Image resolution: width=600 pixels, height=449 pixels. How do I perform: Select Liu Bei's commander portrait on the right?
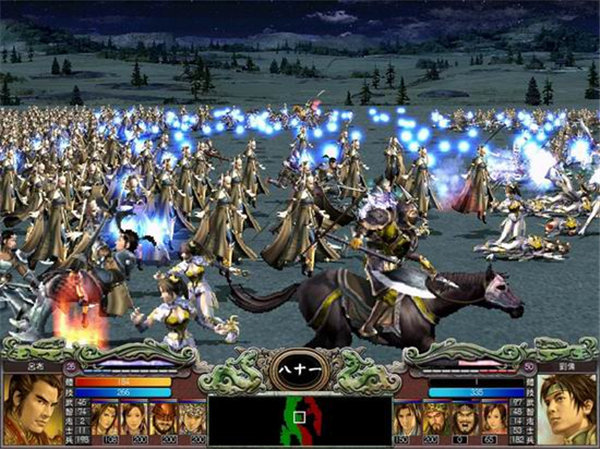pos(567,406)
